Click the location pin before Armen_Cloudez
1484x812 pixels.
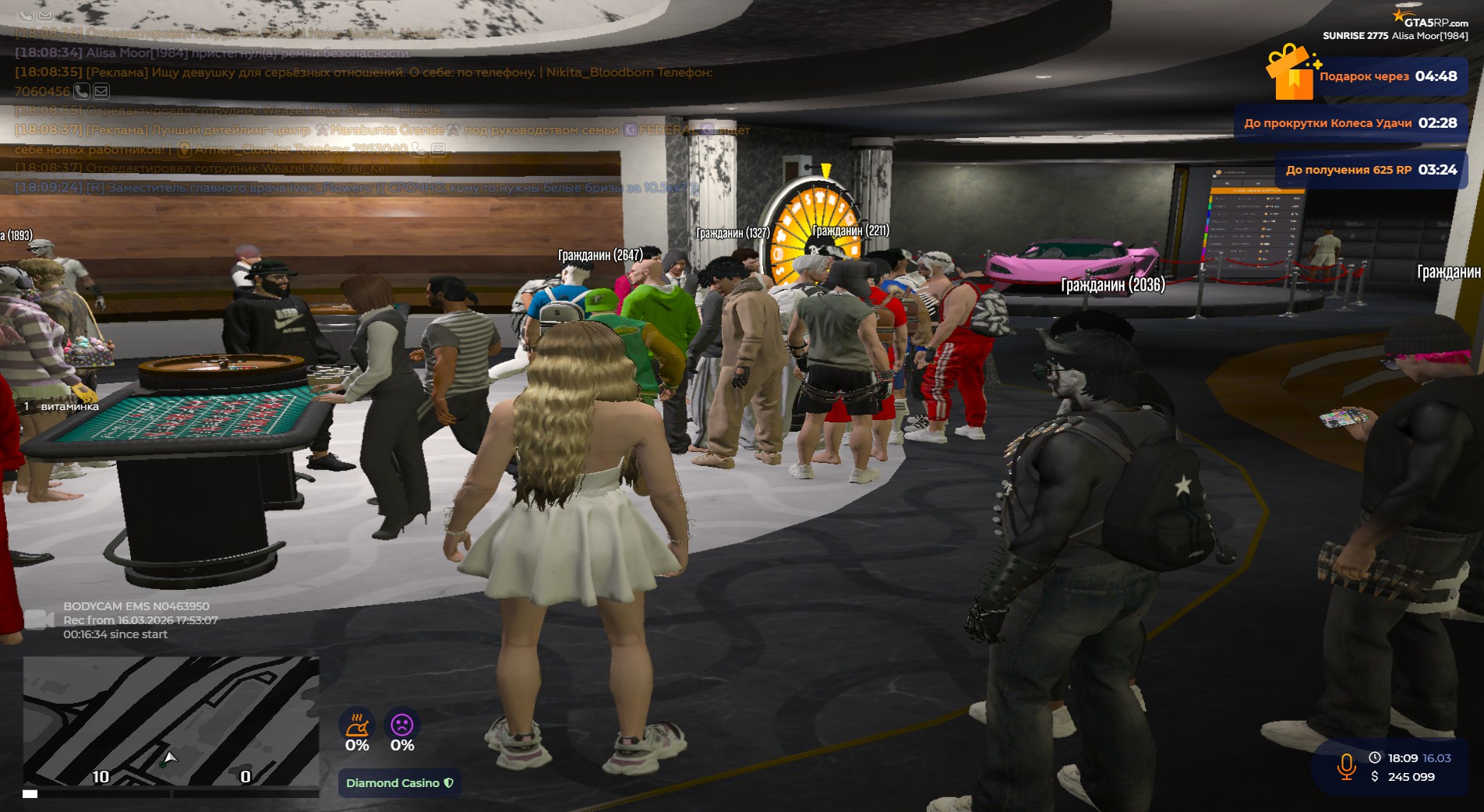pyautogui.click(x=185, y=149)
